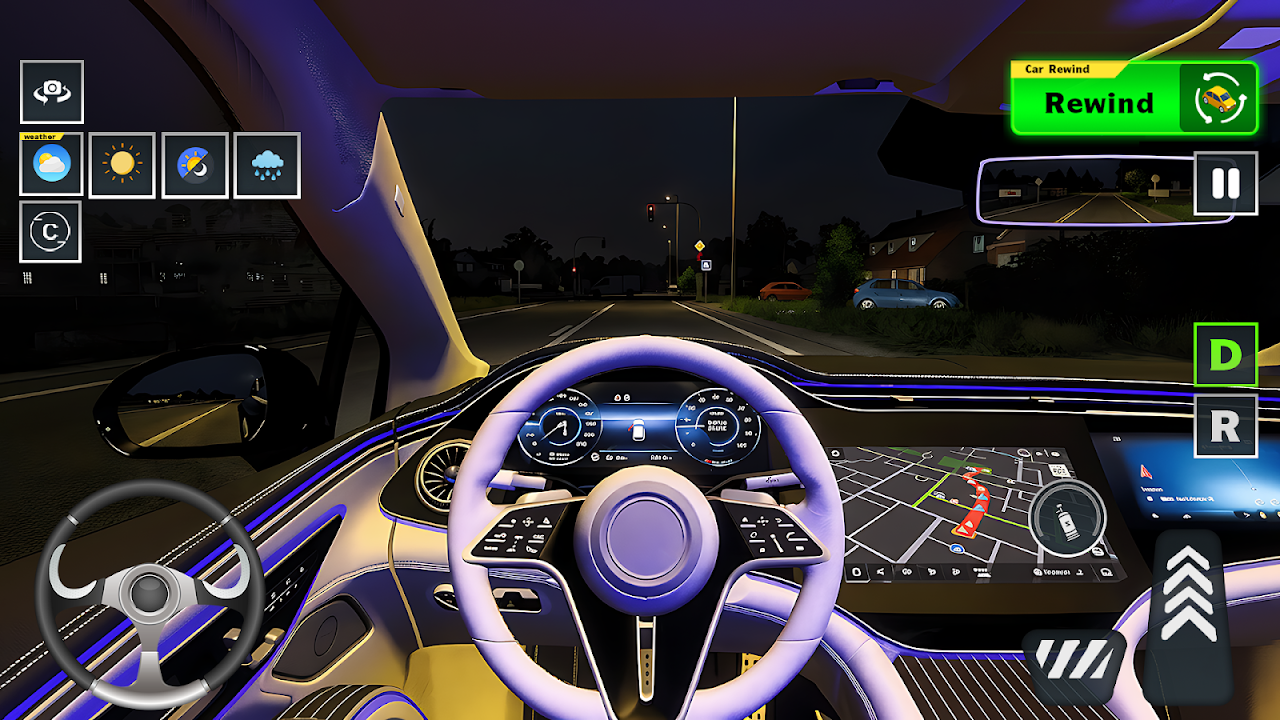The image size is (1280, 720).
Task: Shift into Reverse gear
Action: pyautogui.click(x=1225, y=426)
